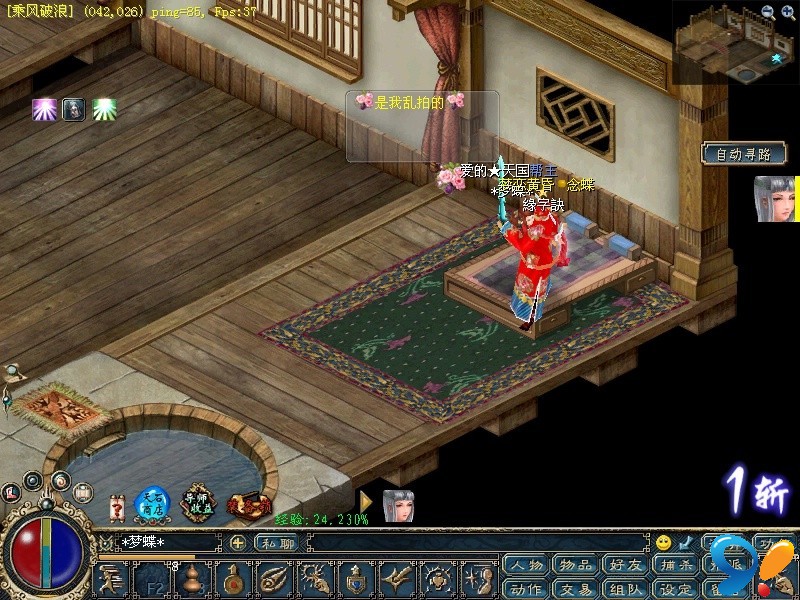800x600 pixels.
Task: Zoom out the minimap with minus magnifier
Action: click(x=768, y=11)
